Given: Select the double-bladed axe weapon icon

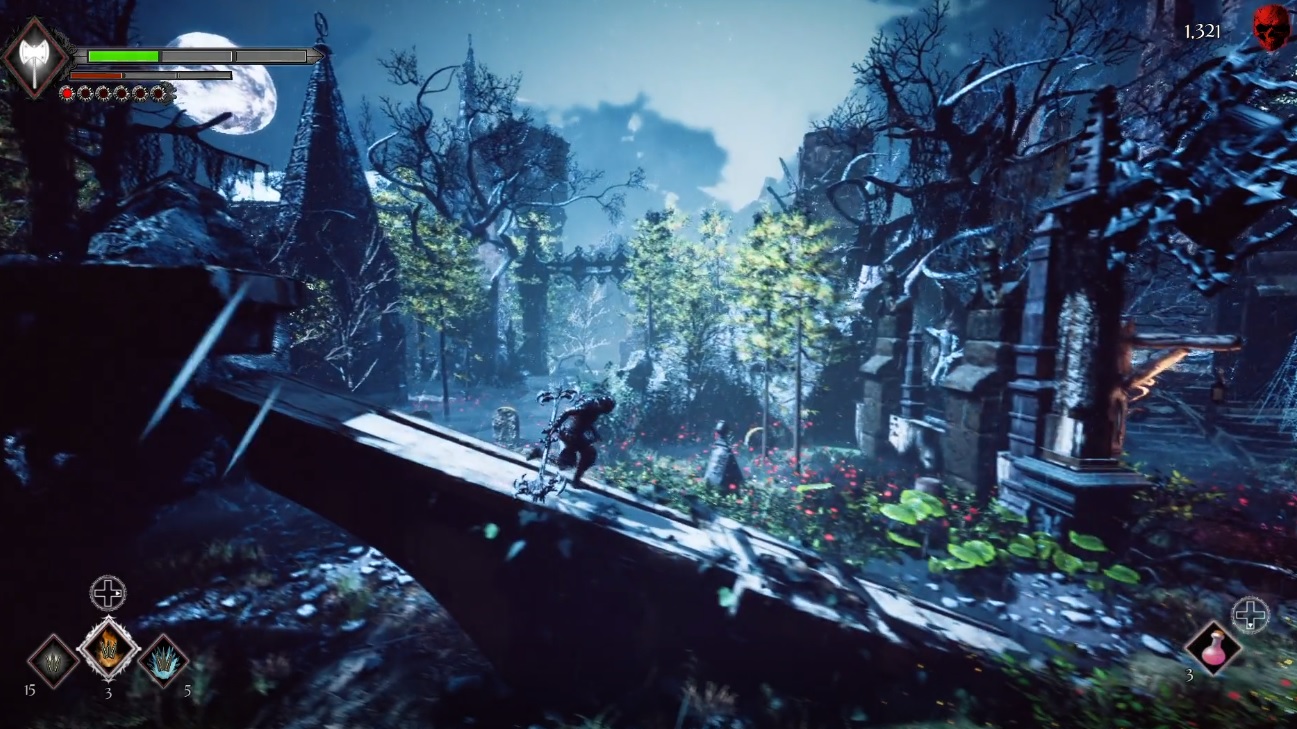Looking at the screenshot, I should 34,57.
